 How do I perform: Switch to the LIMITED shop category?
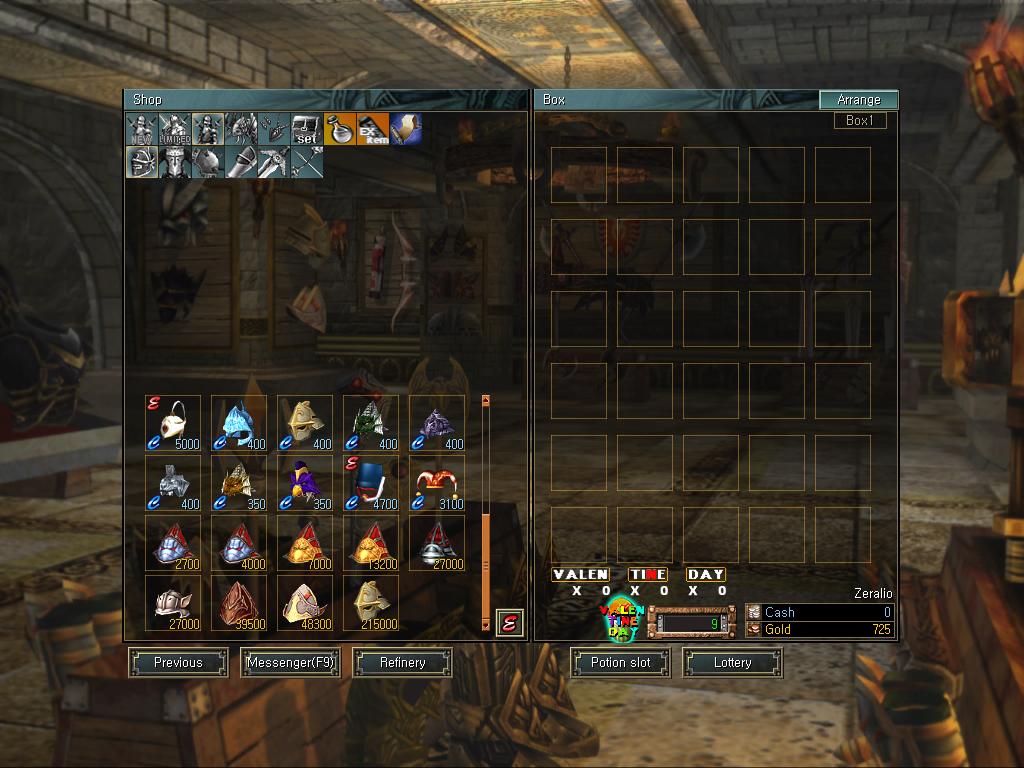(x=174, y=129)
